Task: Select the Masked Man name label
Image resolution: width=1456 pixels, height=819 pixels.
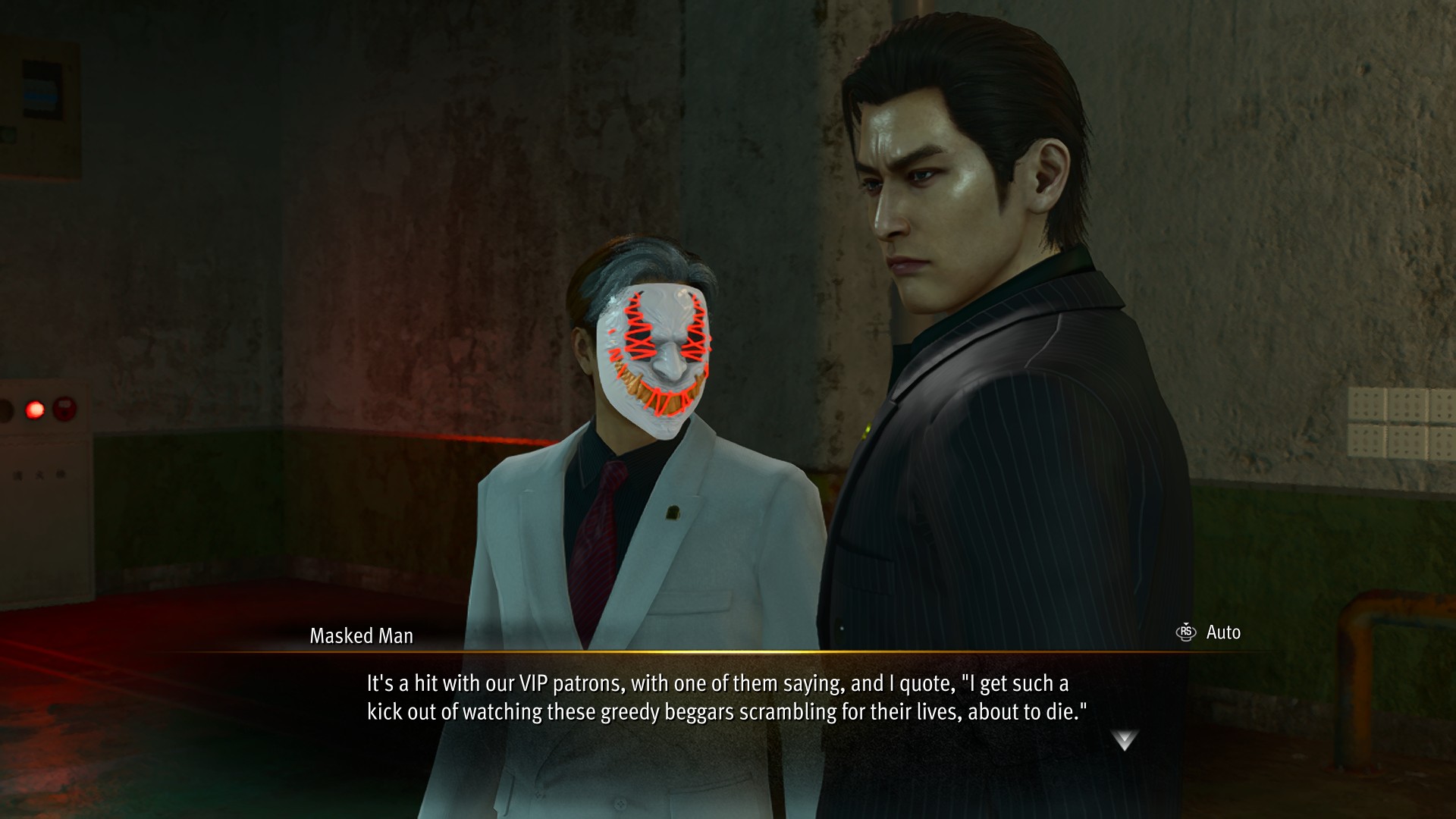Action: click(361, 635)
